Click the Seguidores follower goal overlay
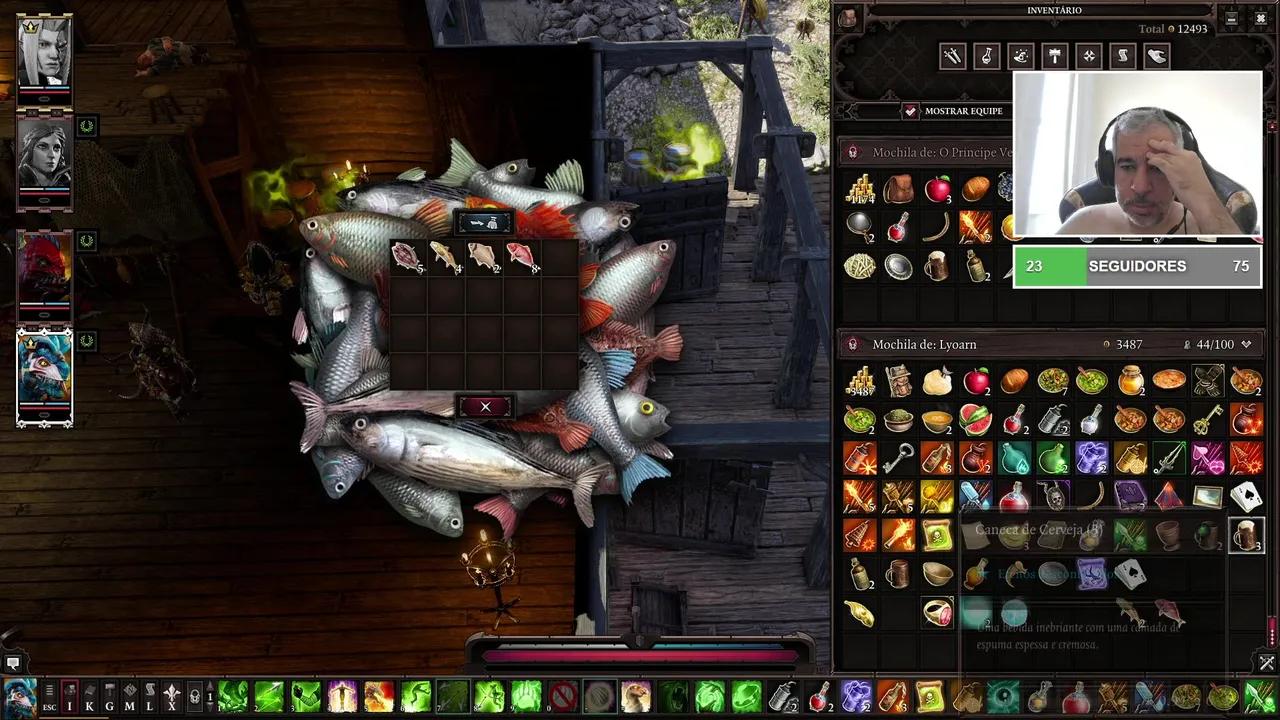The width and height of the screenshot is (1280, 720). (1137, 267)
